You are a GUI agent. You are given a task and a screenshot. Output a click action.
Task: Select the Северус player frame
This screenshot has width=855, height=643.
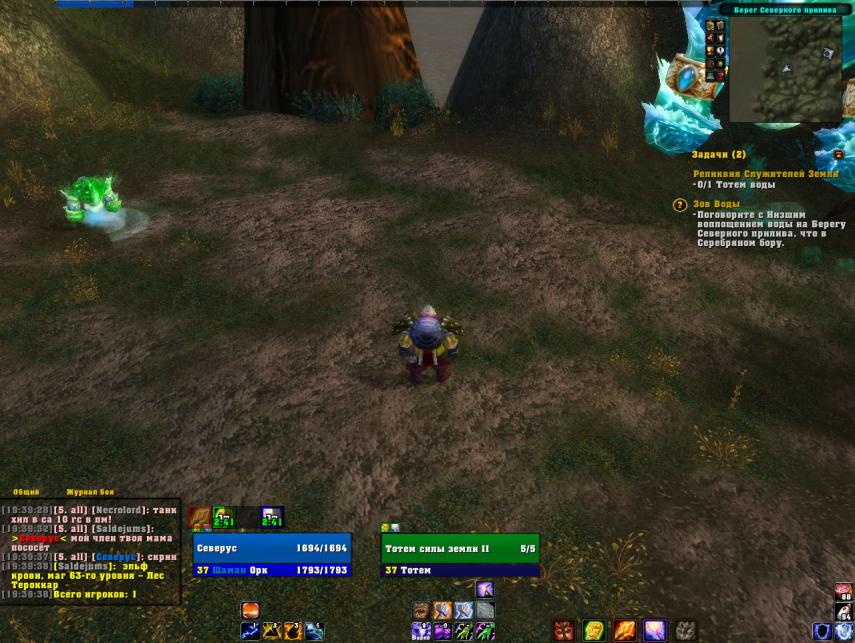[x=272, y=548]
